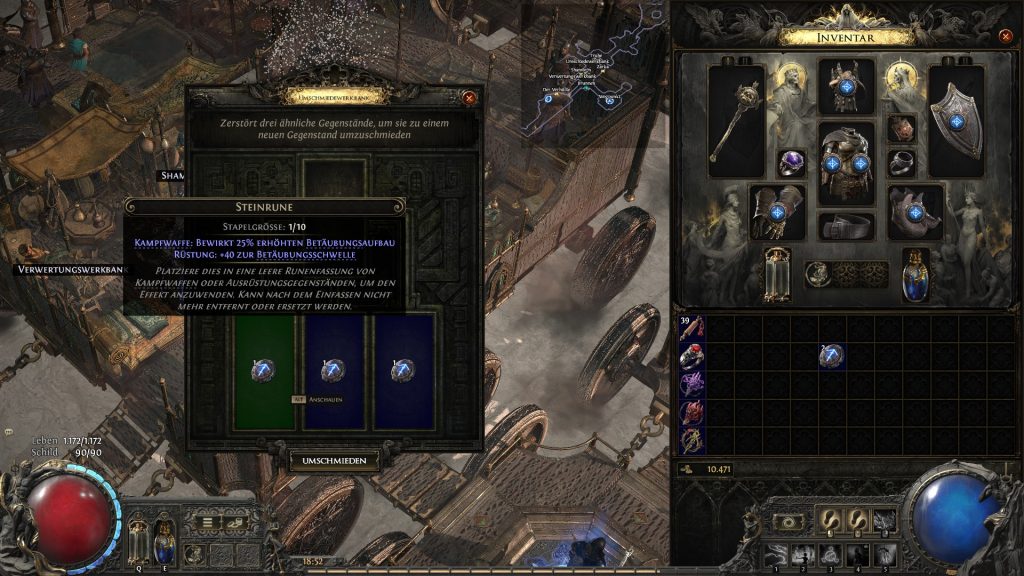Close the Umschmiedewerkbank window
1024x576 pixels.
tap(469, 97)
